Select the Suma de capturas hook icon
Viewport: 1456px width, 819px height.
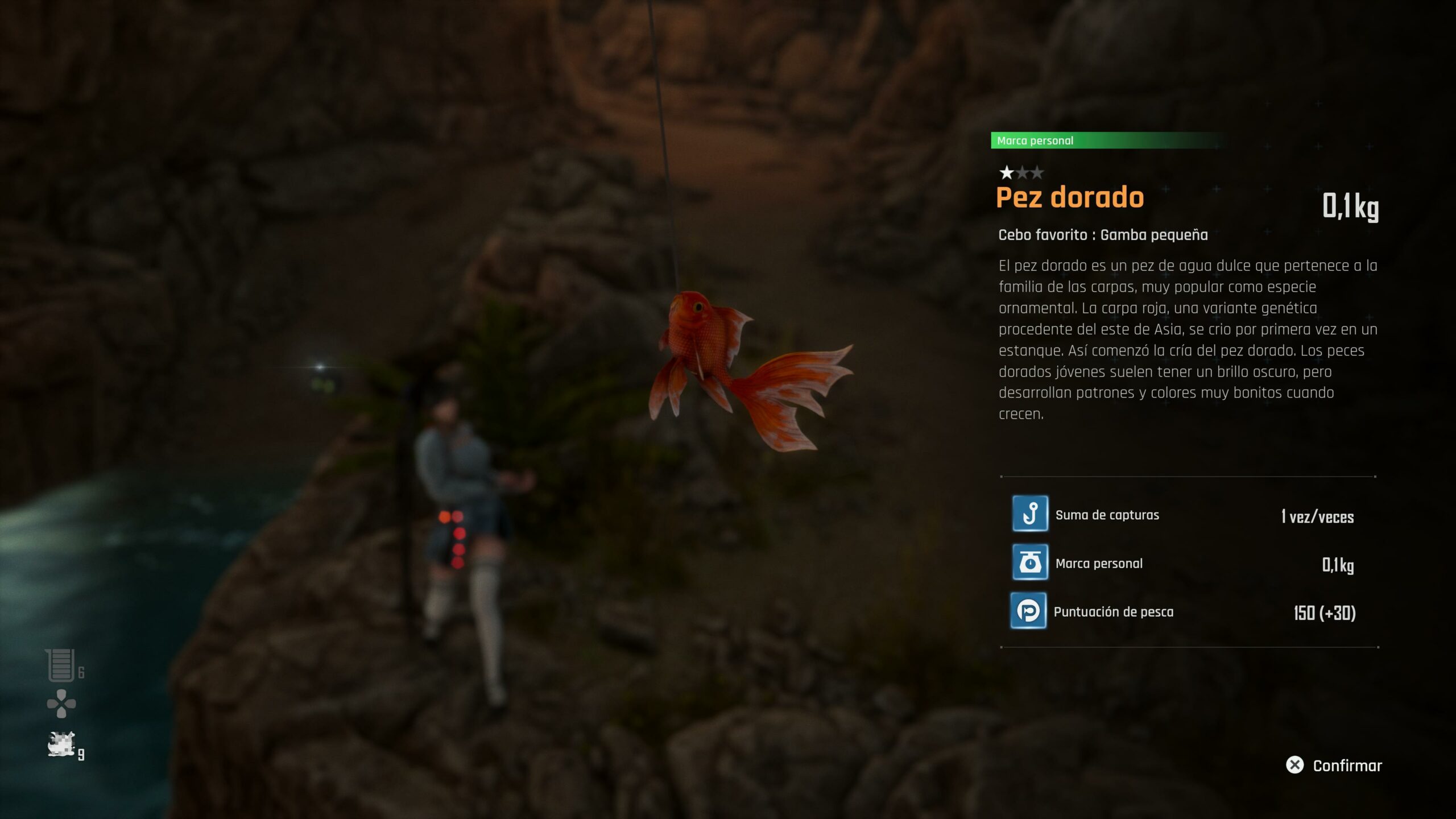1030,514
